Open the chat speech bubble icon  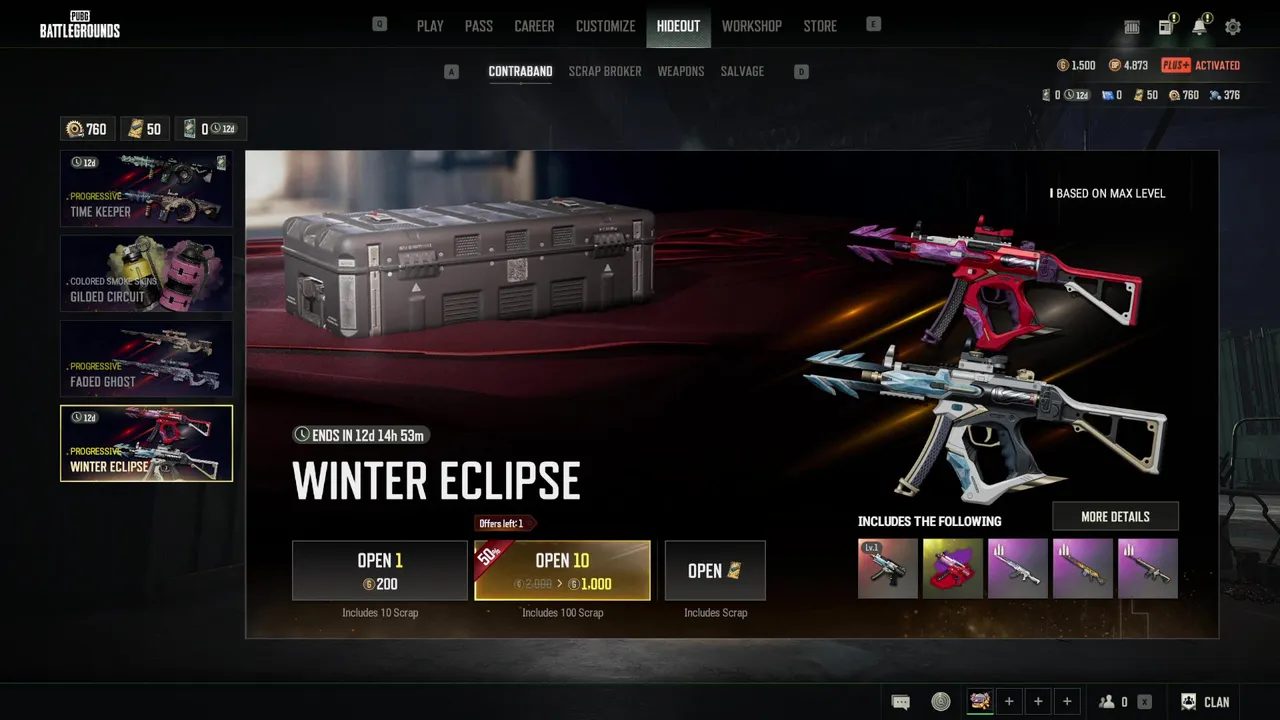coord(900,702)
